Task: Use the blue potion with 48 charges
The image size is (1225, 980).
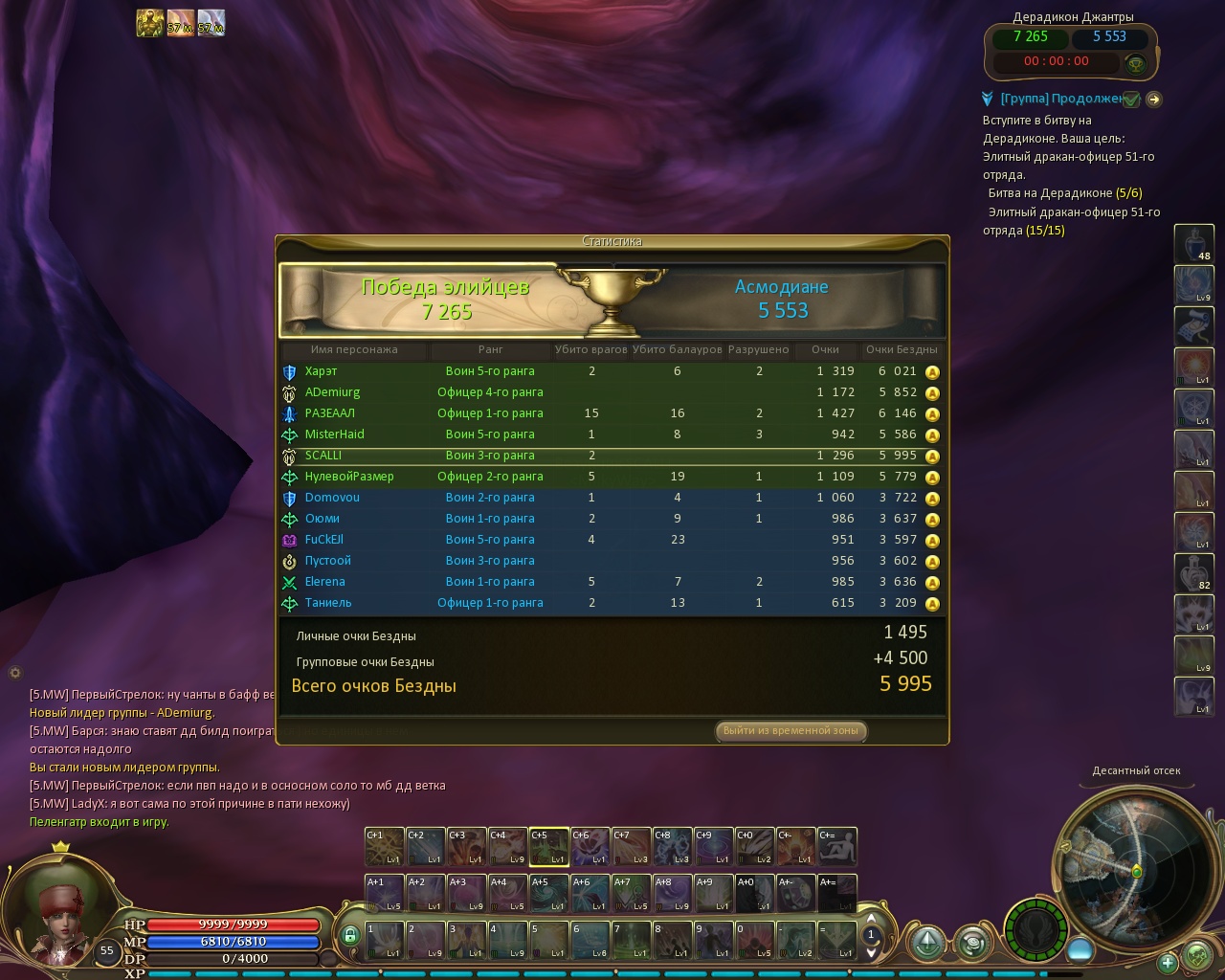Action: [1193, 243]
